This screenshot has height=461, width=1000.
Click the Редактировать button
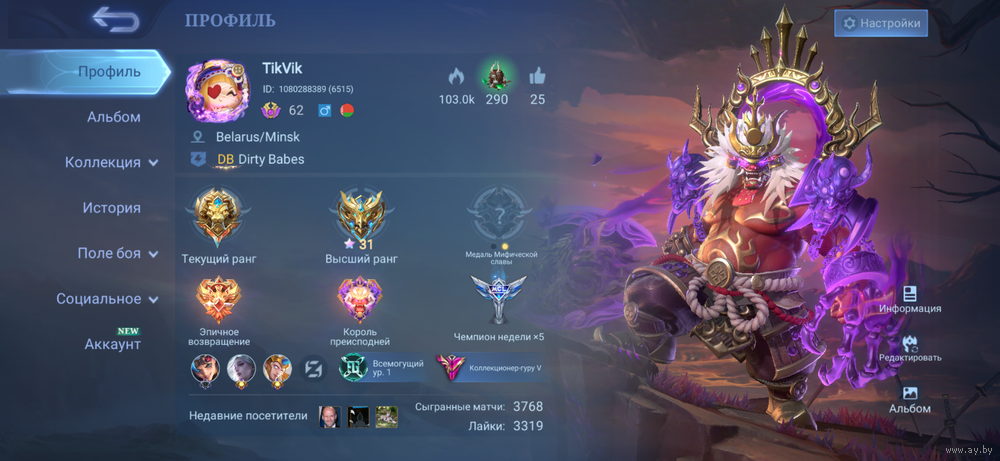[x=910, y=348]
